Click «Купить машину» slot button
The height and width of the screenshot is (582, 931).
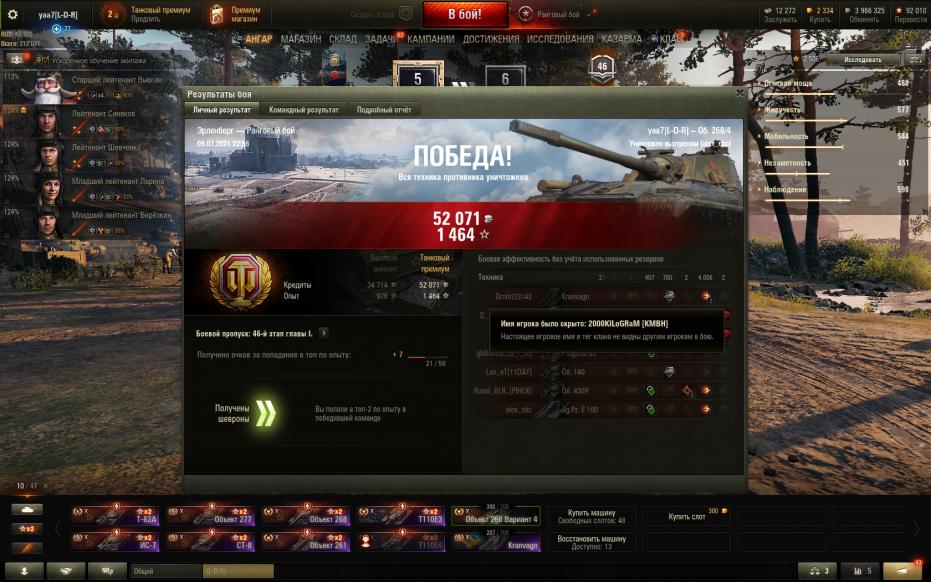(590, 516)
